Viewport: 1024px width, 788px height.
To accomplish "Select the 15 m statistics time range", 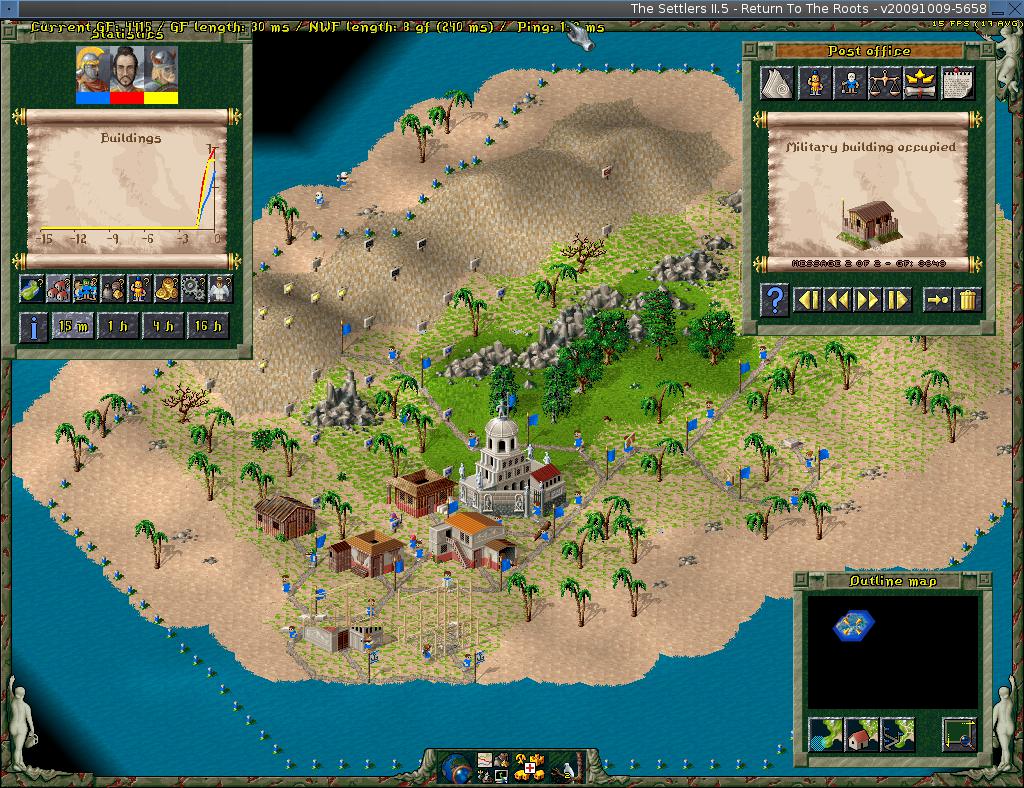I will click(72, 327).
